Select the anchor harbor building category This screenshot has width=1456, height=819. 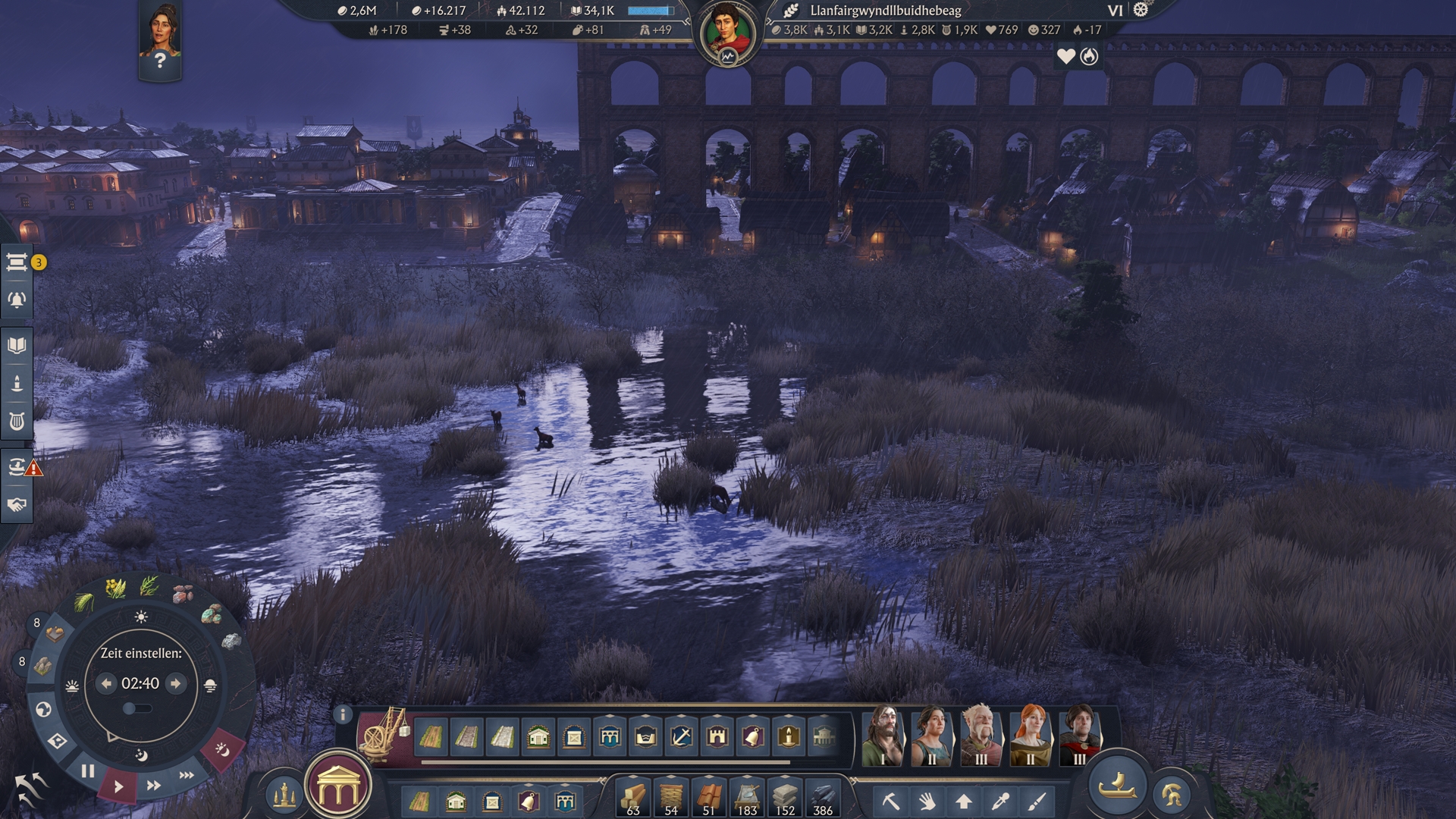click(682, 736)
